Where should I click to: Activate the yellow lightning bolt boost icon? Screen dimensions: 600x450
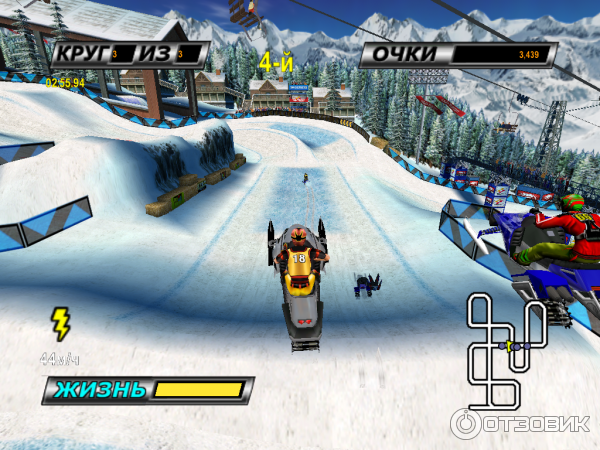coord(61,323)
